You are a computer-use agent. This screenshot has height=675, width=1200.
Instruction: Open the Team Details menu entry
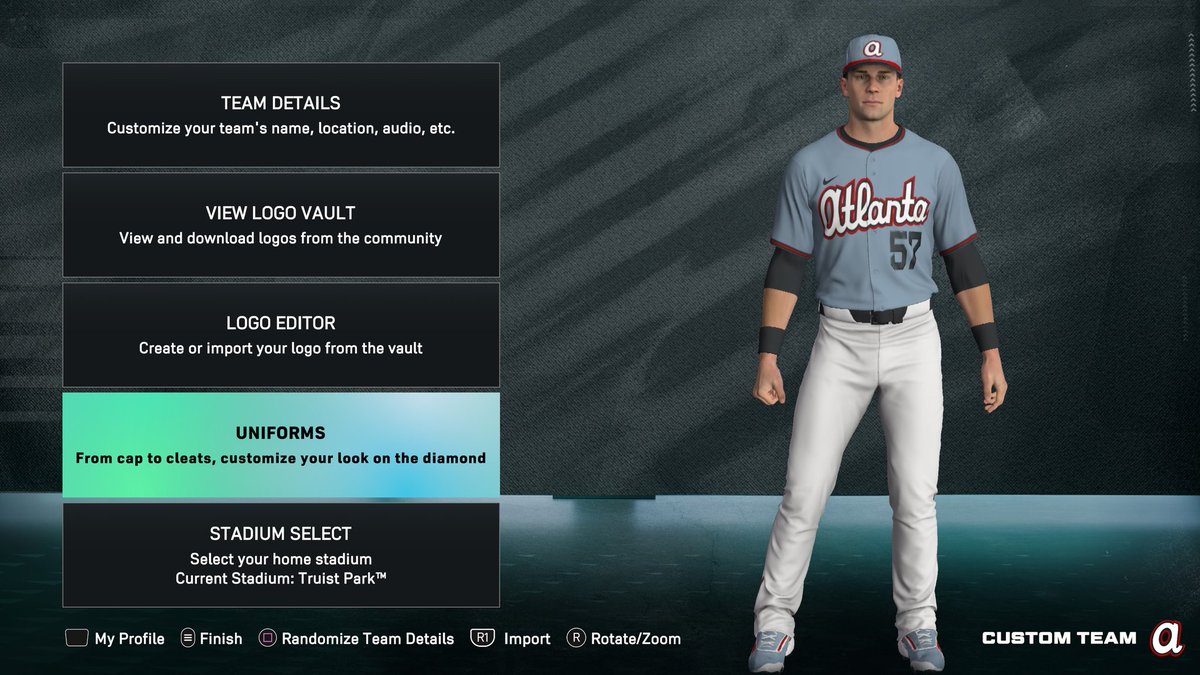point(281,115)
